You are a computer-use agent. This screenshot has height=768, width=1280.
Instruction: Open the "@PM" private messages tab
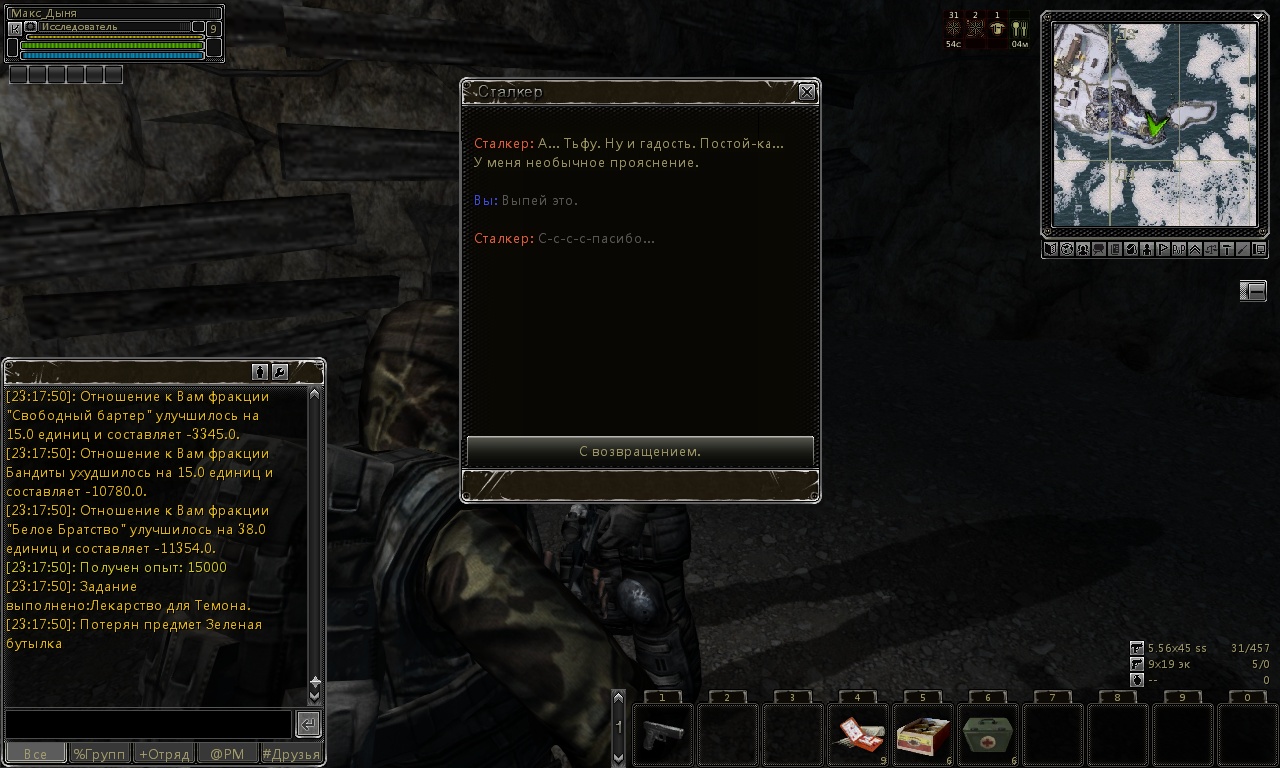[x=227, y=754]
